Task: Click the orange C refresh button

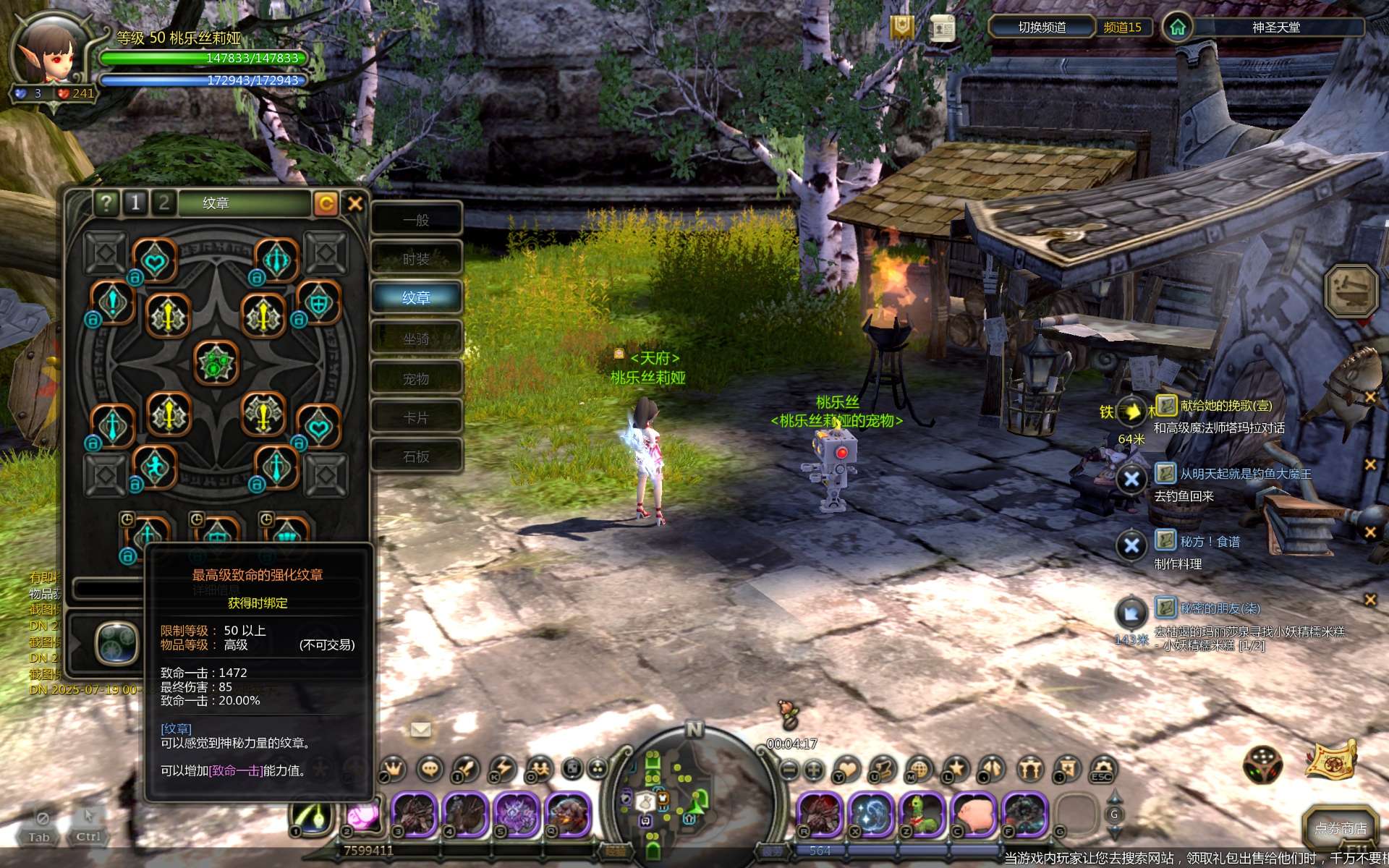Action: (x=326, y=204)
